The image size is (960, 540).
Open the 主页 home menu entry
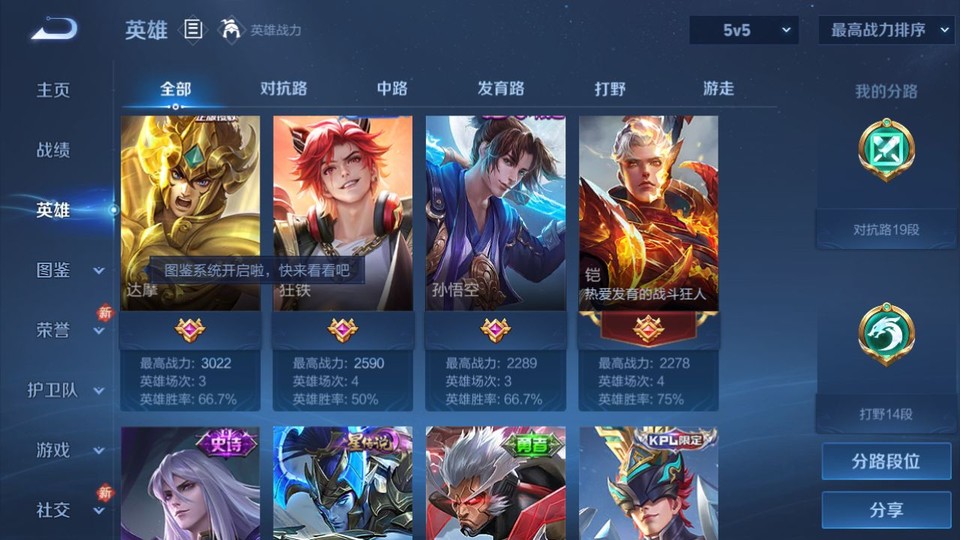[54, 90]
